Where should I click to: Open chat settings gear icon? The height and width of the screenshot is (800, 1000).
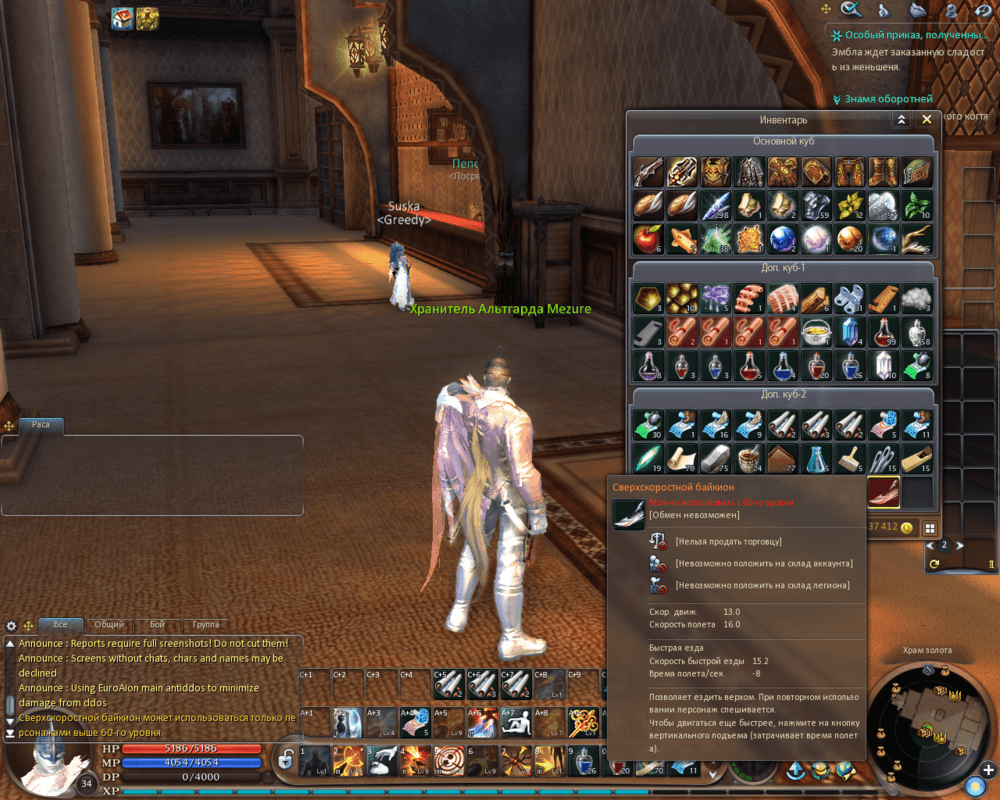(12, 625)
